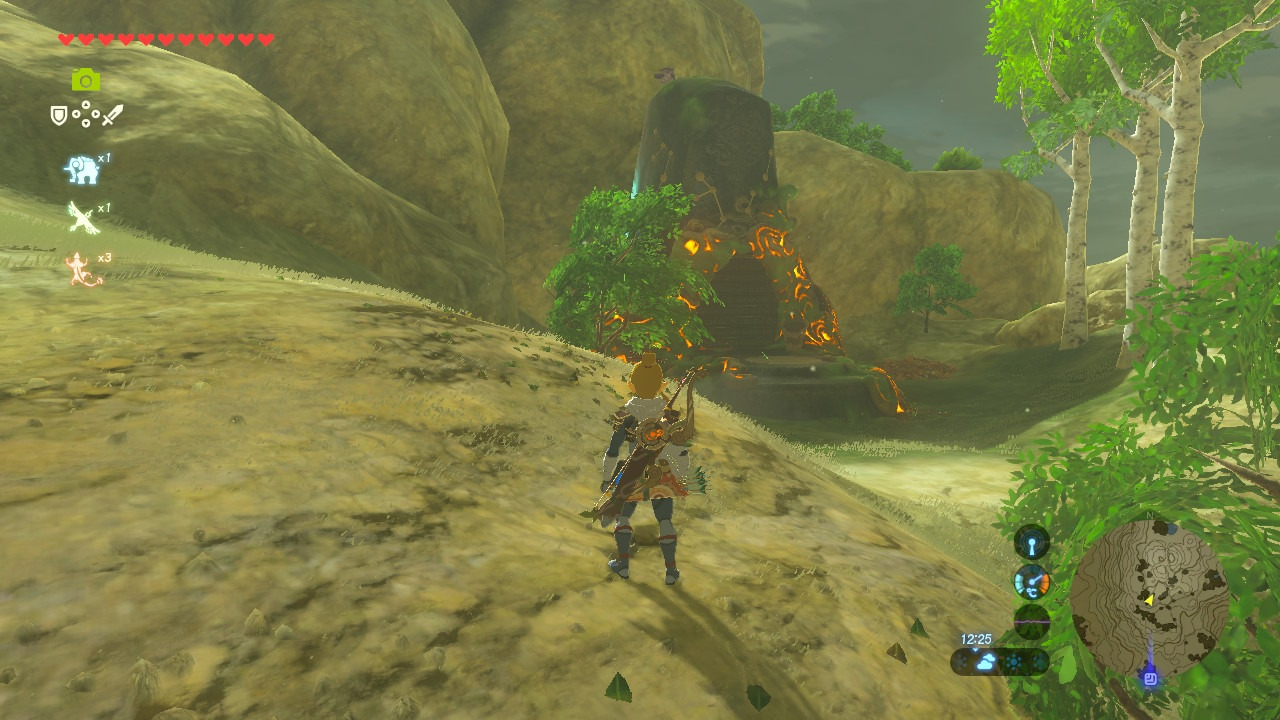Select the green Camera rune icon
Viewport: 1280px width, 720px height.
(x=86, y=80)
